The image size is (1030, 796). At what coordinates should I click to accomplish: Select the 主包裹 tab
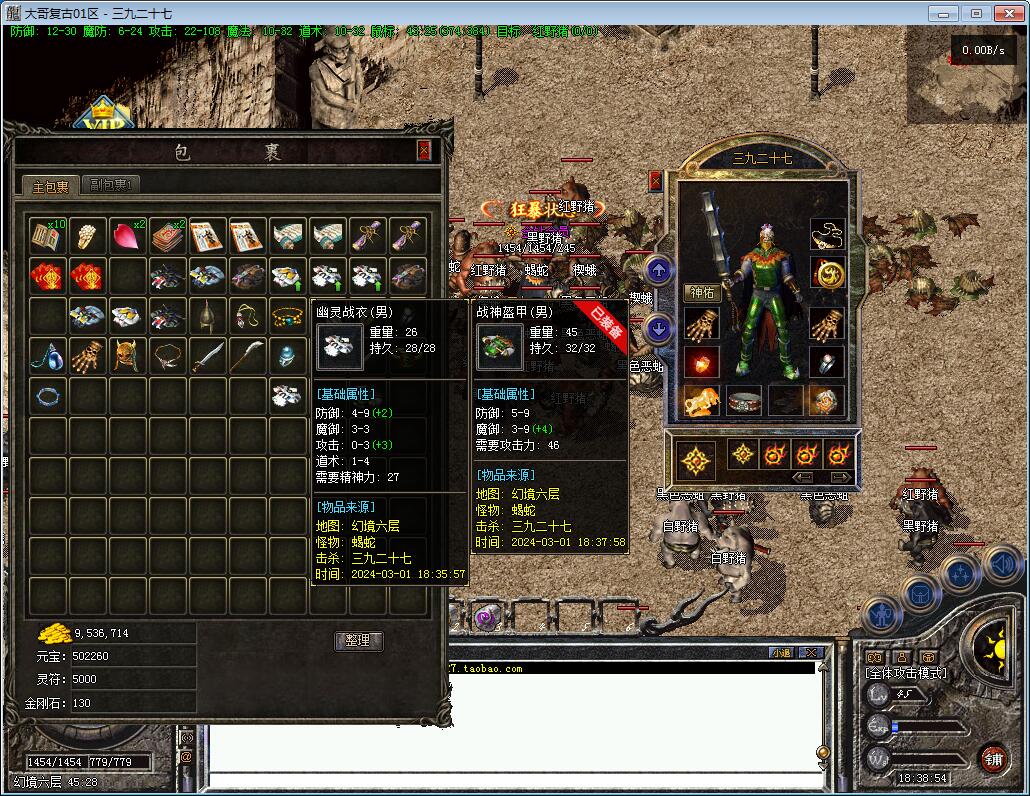click(x=49, y=186)
